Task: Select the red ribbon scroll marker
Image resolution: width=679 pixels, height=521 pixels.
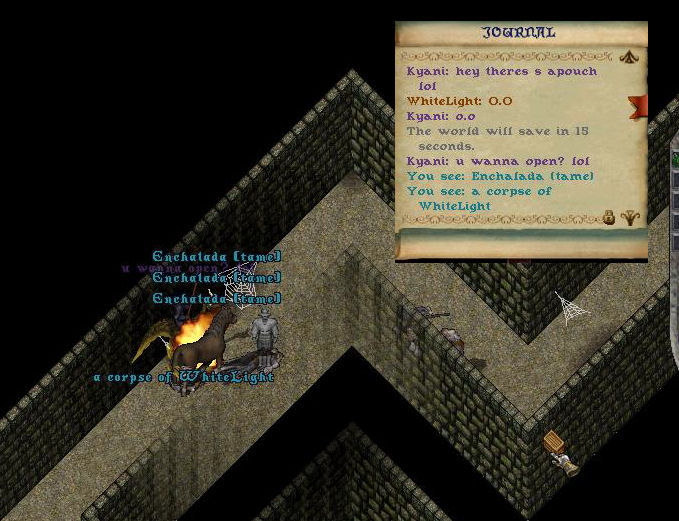Action: pos(636,104)
